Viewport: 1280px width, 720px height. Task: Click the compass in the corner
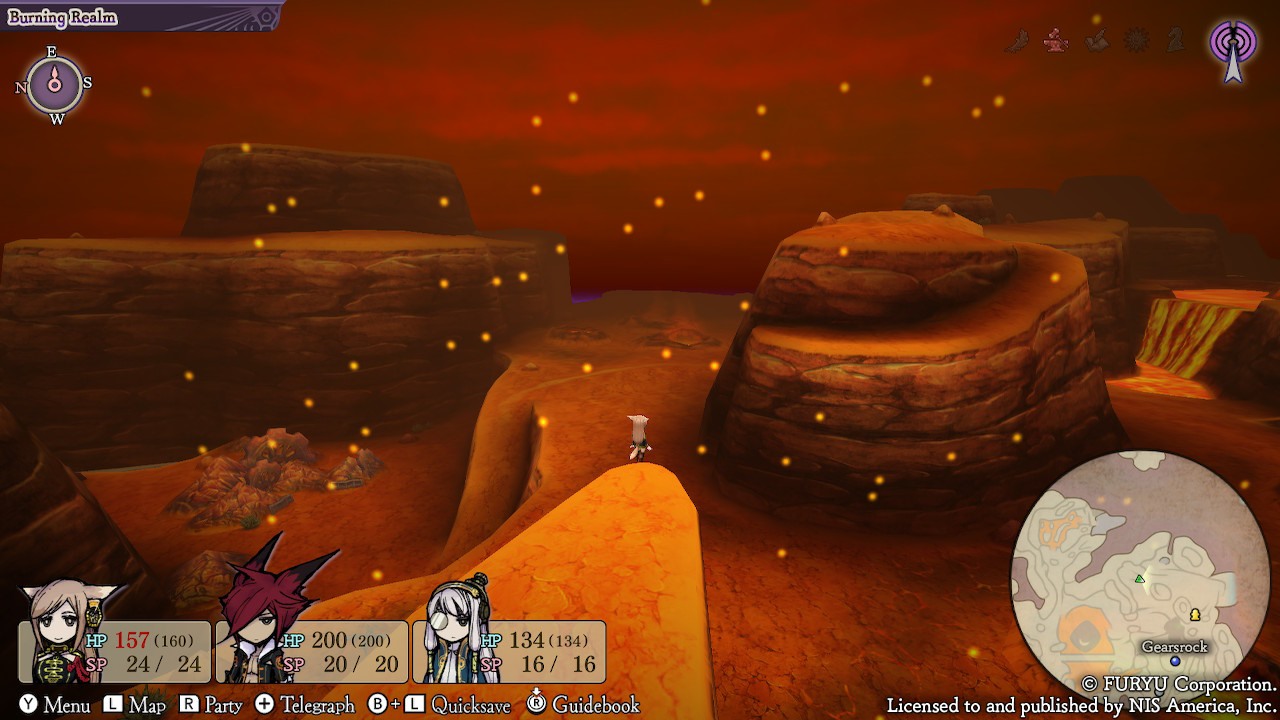(x=55, y=85)
